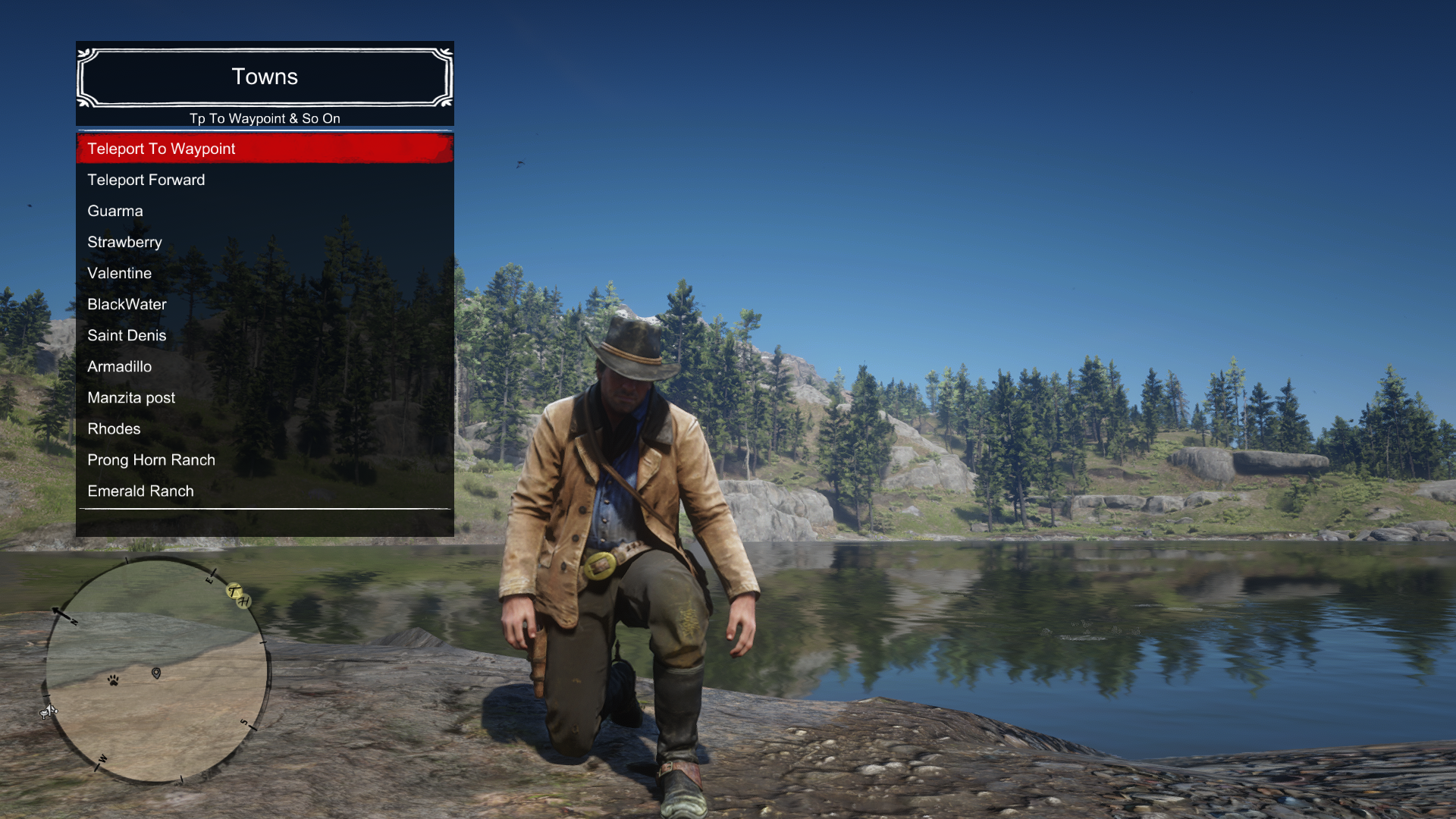Choose Valentine from the towns list
Viewport: 1456px width, 819px height.
[x=265, y=273]
